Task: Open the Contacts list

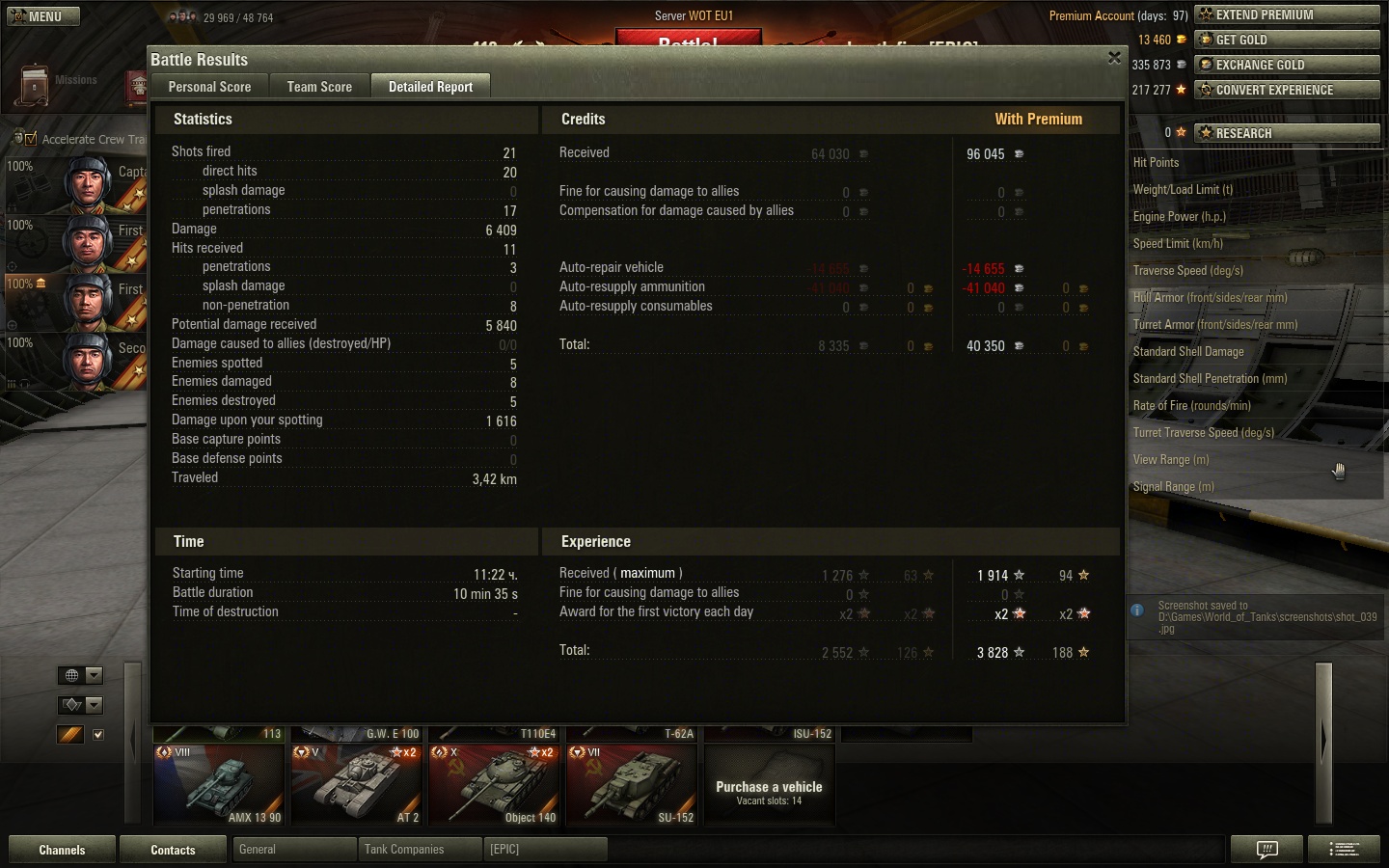Action: 173,850
